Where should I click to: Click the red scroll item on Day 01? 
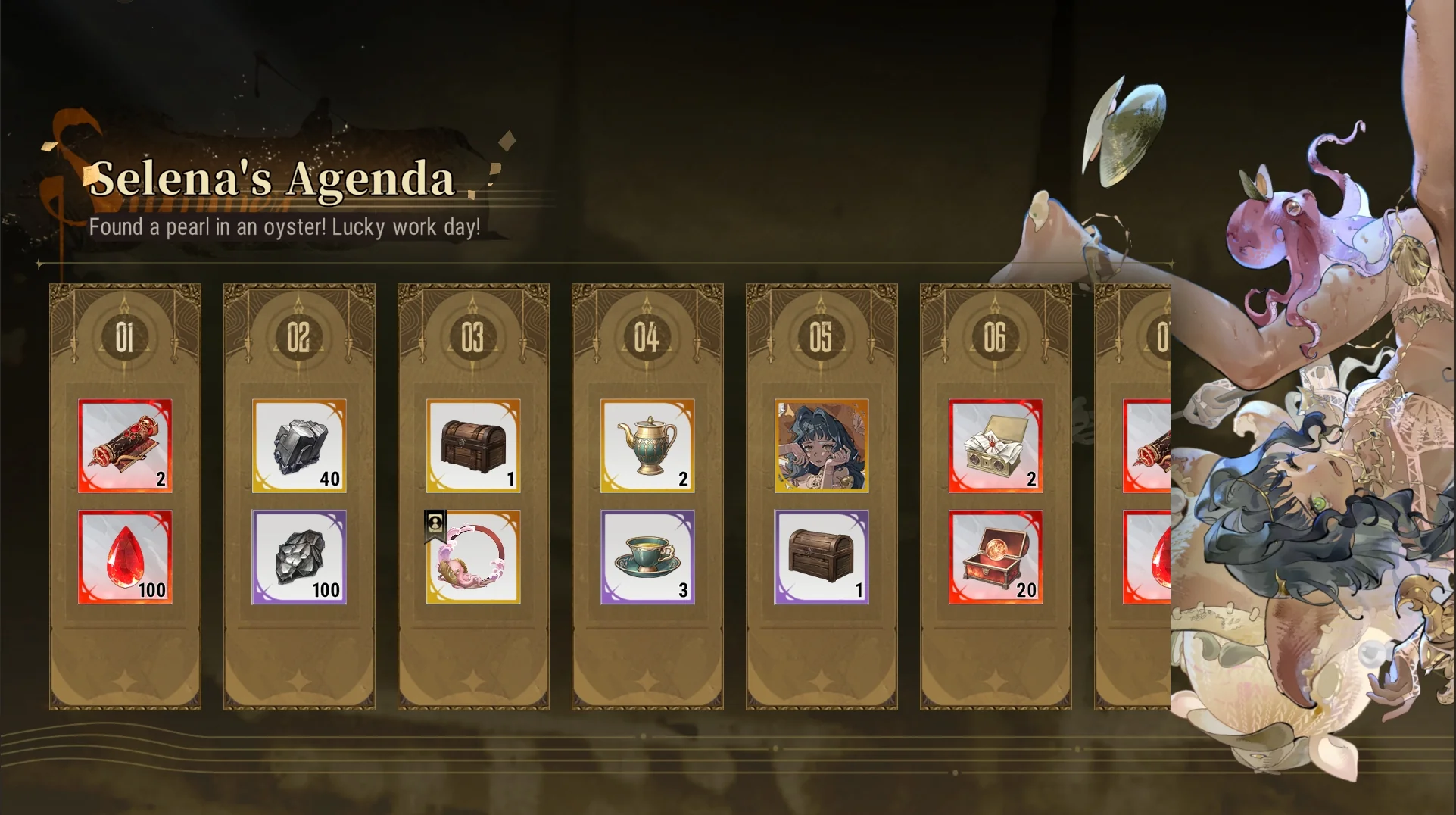(125, 447)
